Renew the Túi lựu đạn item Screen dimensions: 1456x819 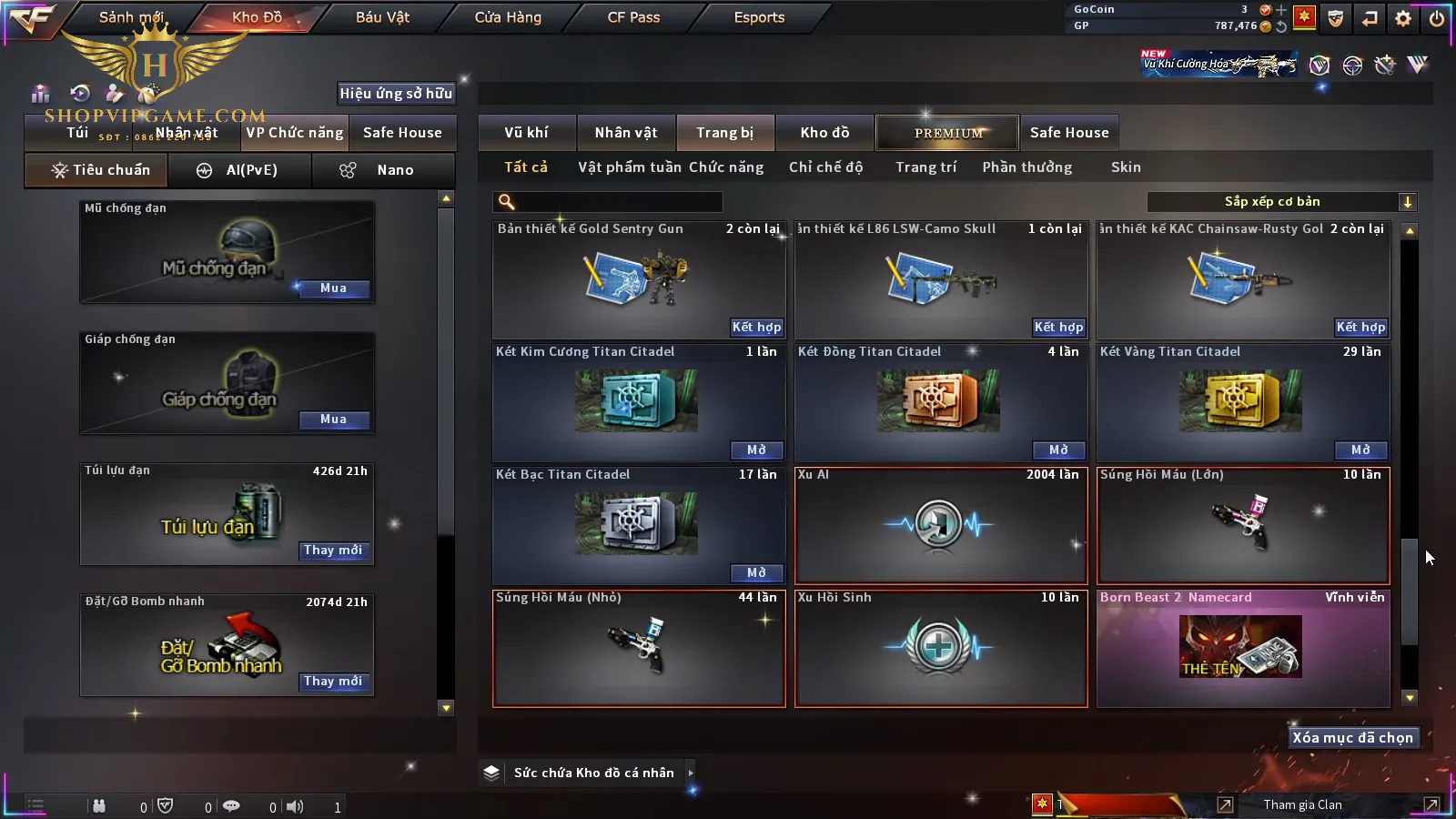(x=333, y=551)
